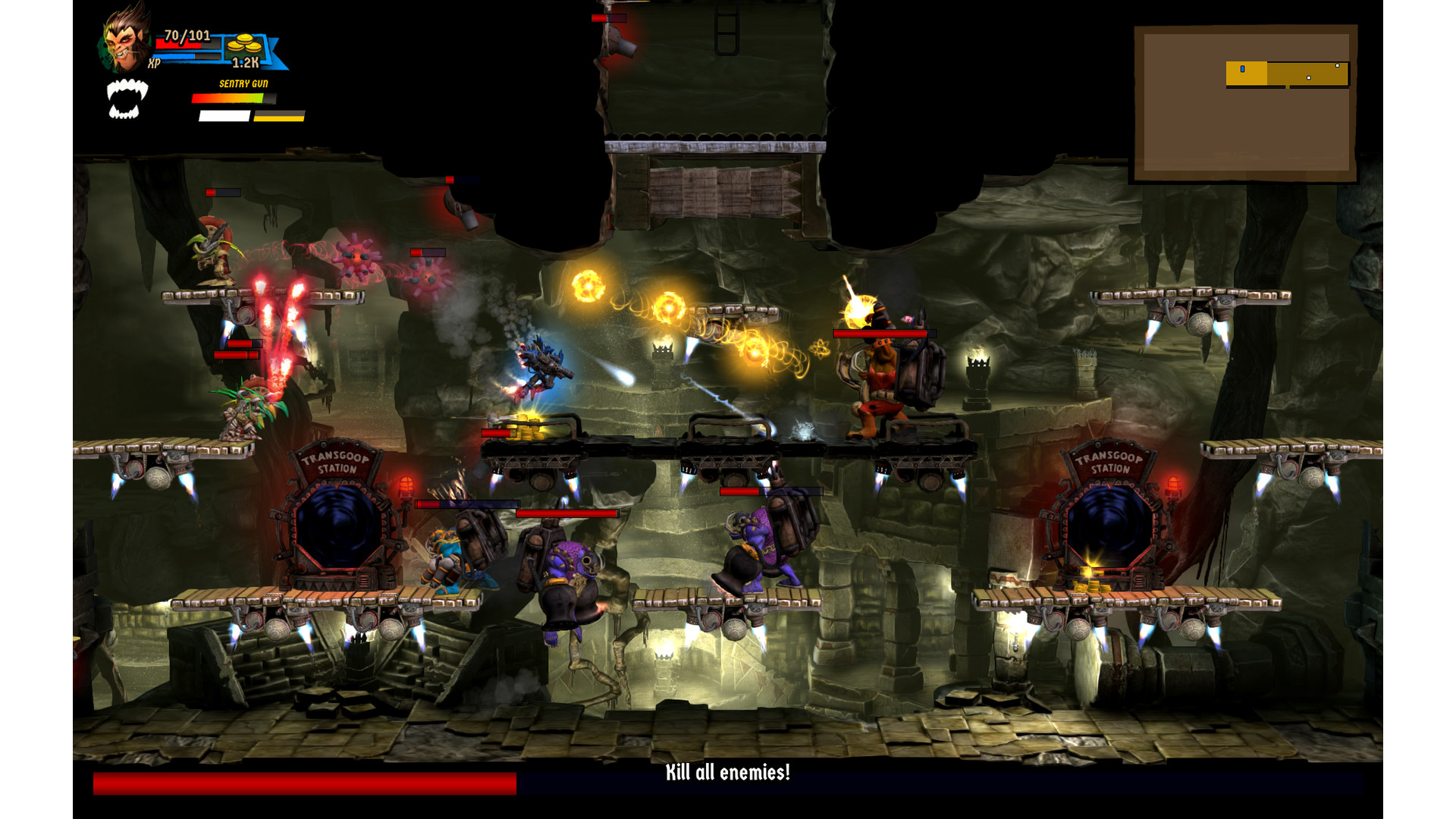Select the white fangs ability icon

pyautogui.click(x=126, y=99)
